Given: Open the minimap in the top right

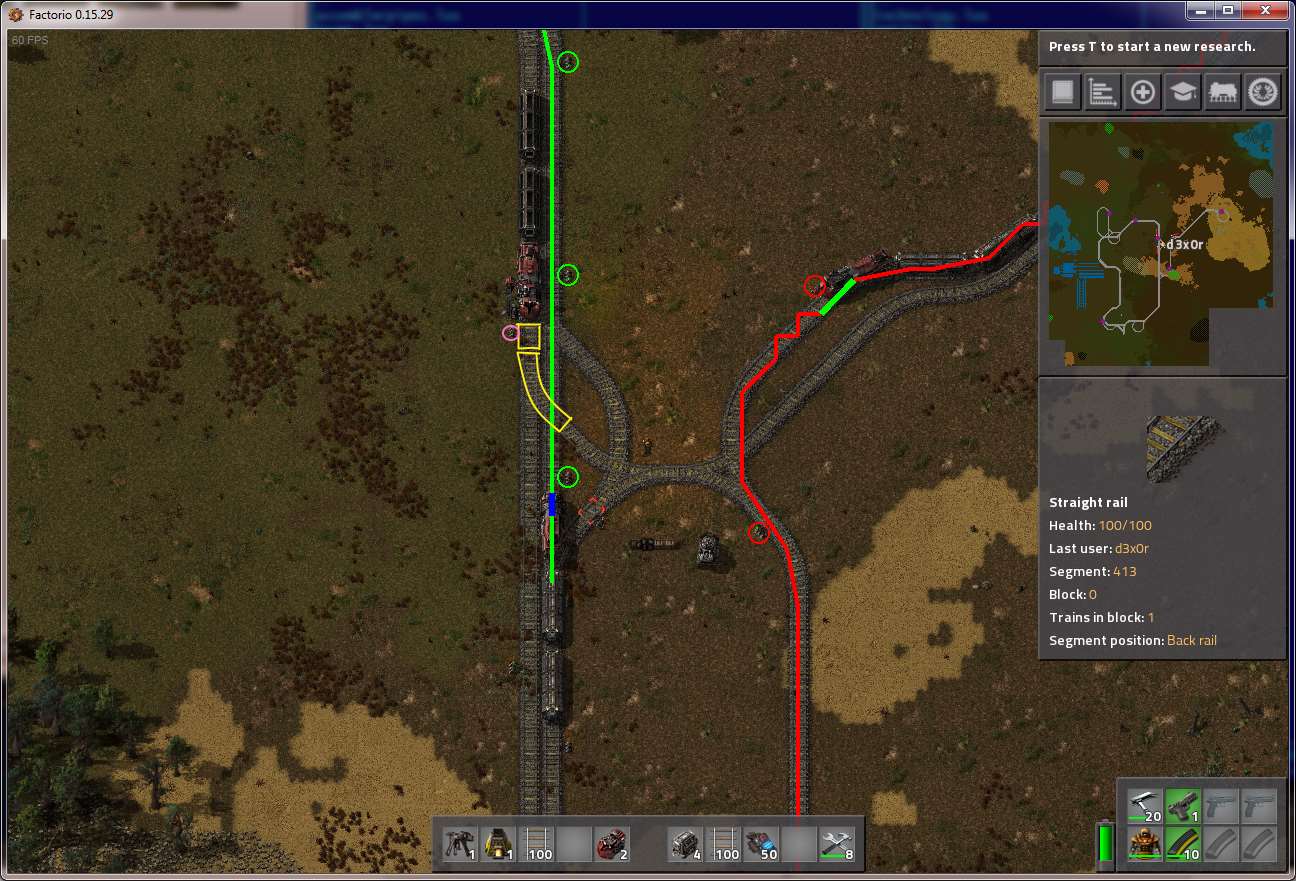Looking at the screenshot, I should point(1161,243).
